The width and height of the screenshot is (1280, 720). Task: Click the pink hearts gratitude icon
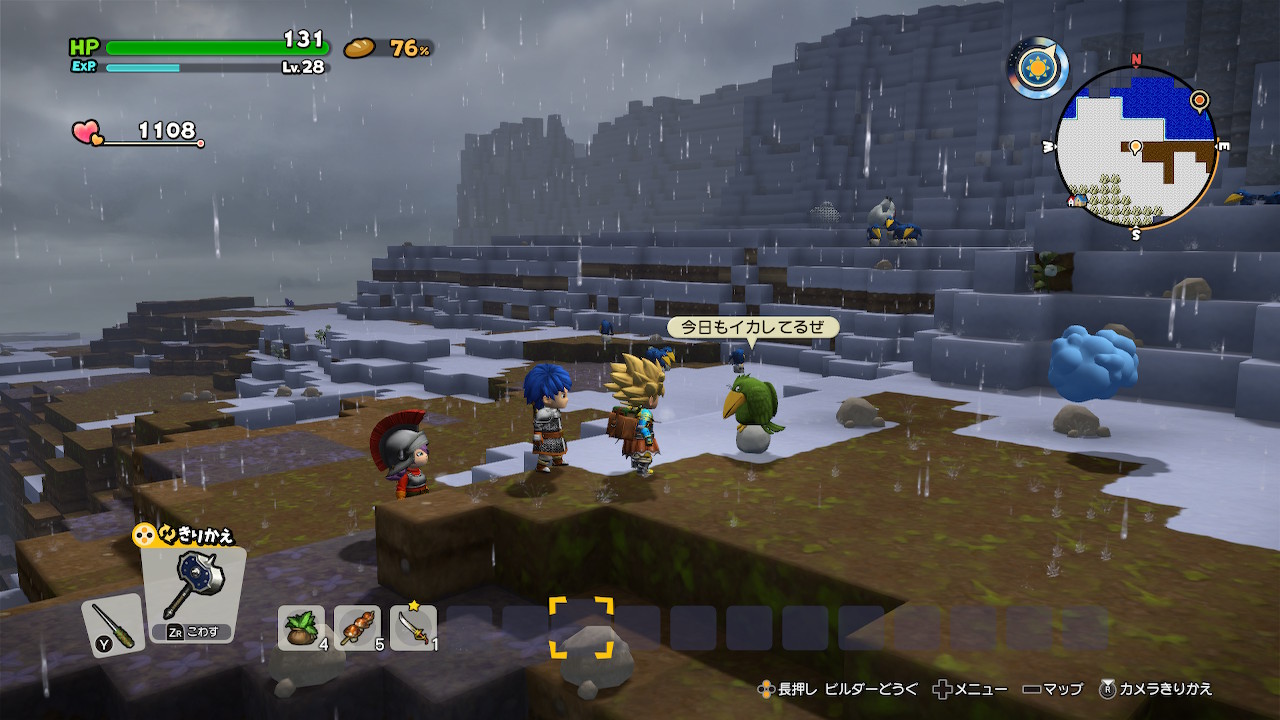87,132
